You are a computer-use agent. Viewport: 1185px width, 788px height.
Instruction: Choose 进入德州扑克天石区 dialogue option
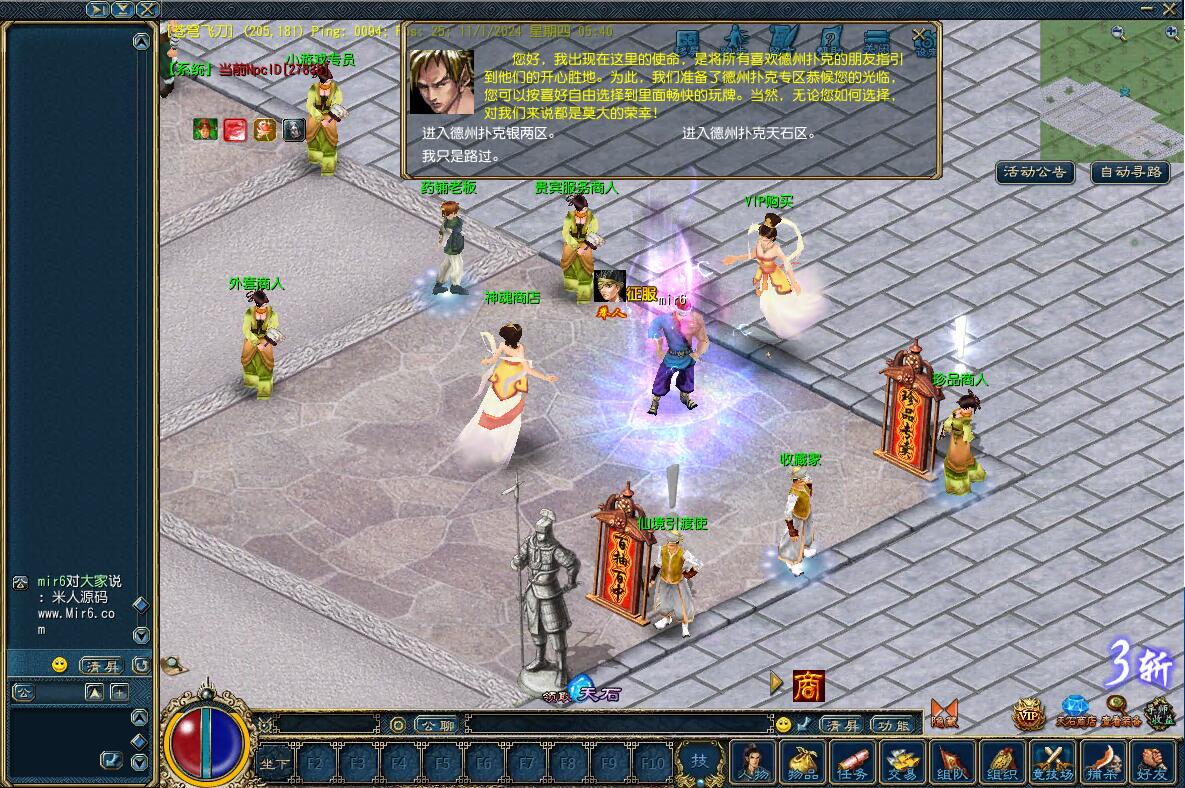coord(749,133)
